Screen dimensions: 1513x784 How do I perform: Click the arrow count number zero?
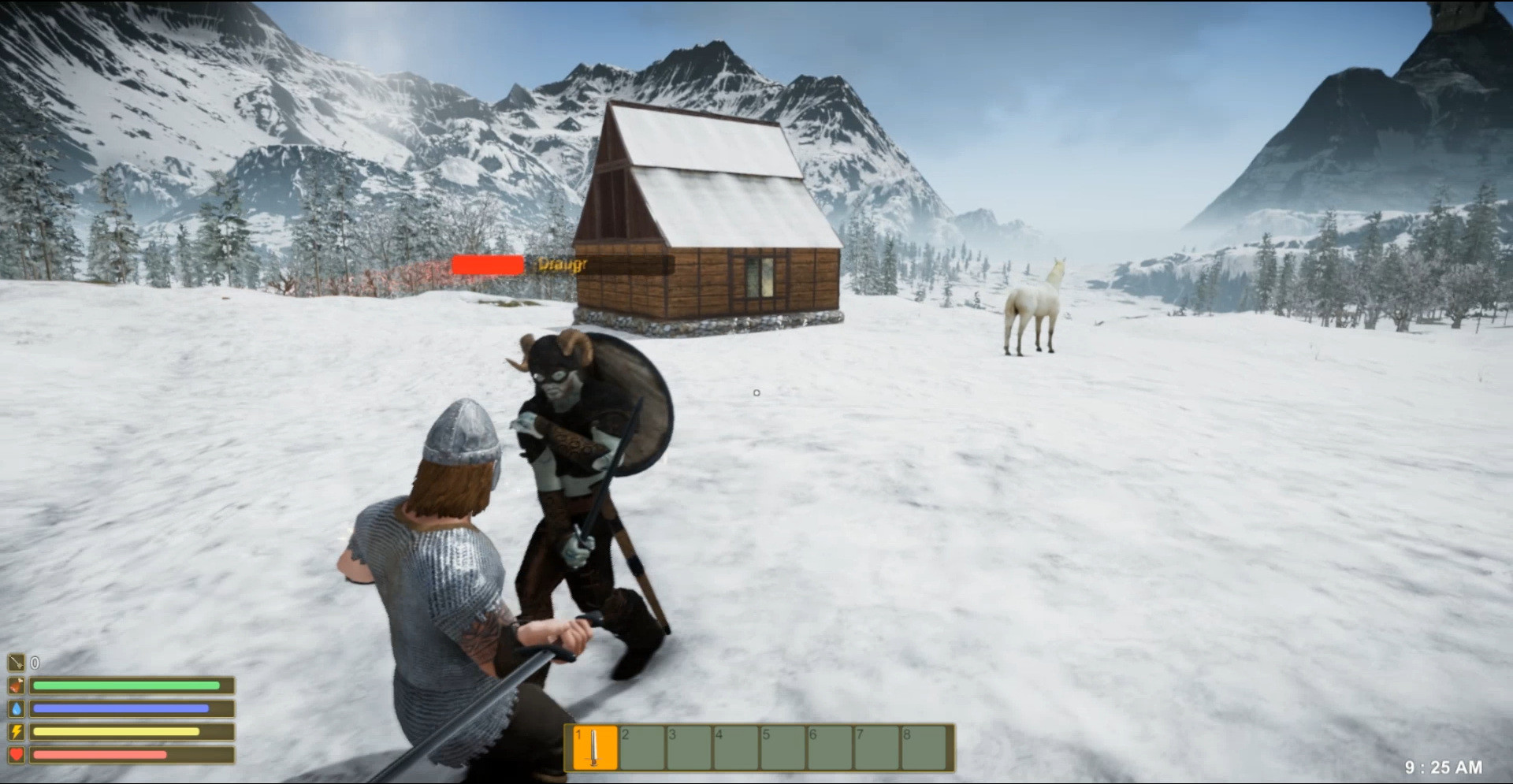coord(33,663)
